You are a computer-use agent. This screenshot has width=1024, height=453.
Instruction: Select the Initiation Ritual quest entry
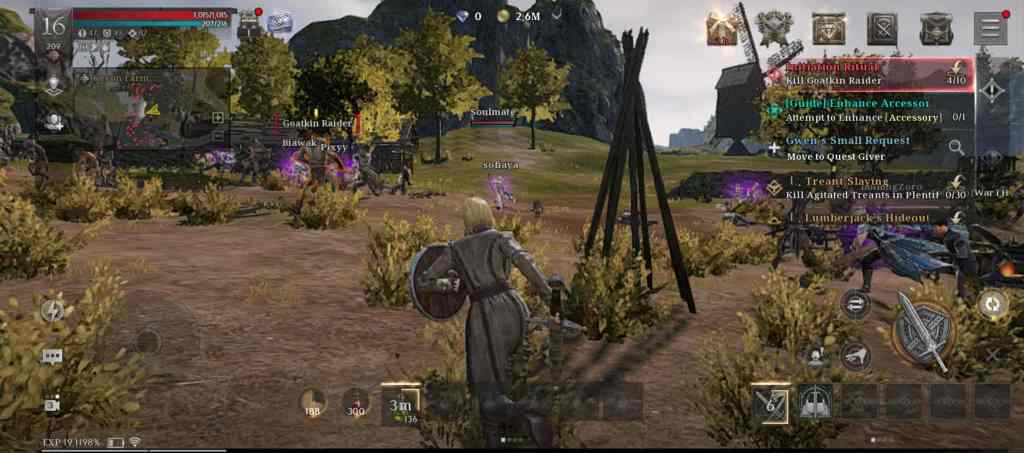(870, 73)
